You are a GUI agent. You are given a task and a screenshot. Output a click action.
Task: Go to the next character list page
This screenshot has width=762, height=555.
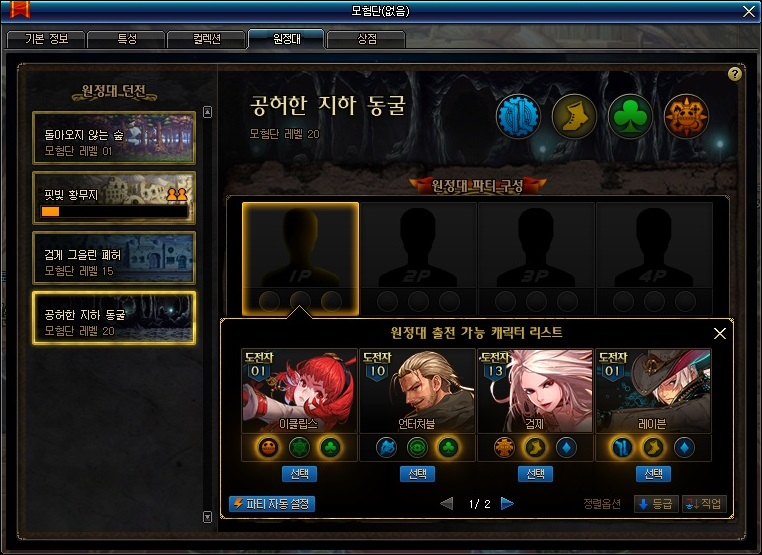(507, 504)
